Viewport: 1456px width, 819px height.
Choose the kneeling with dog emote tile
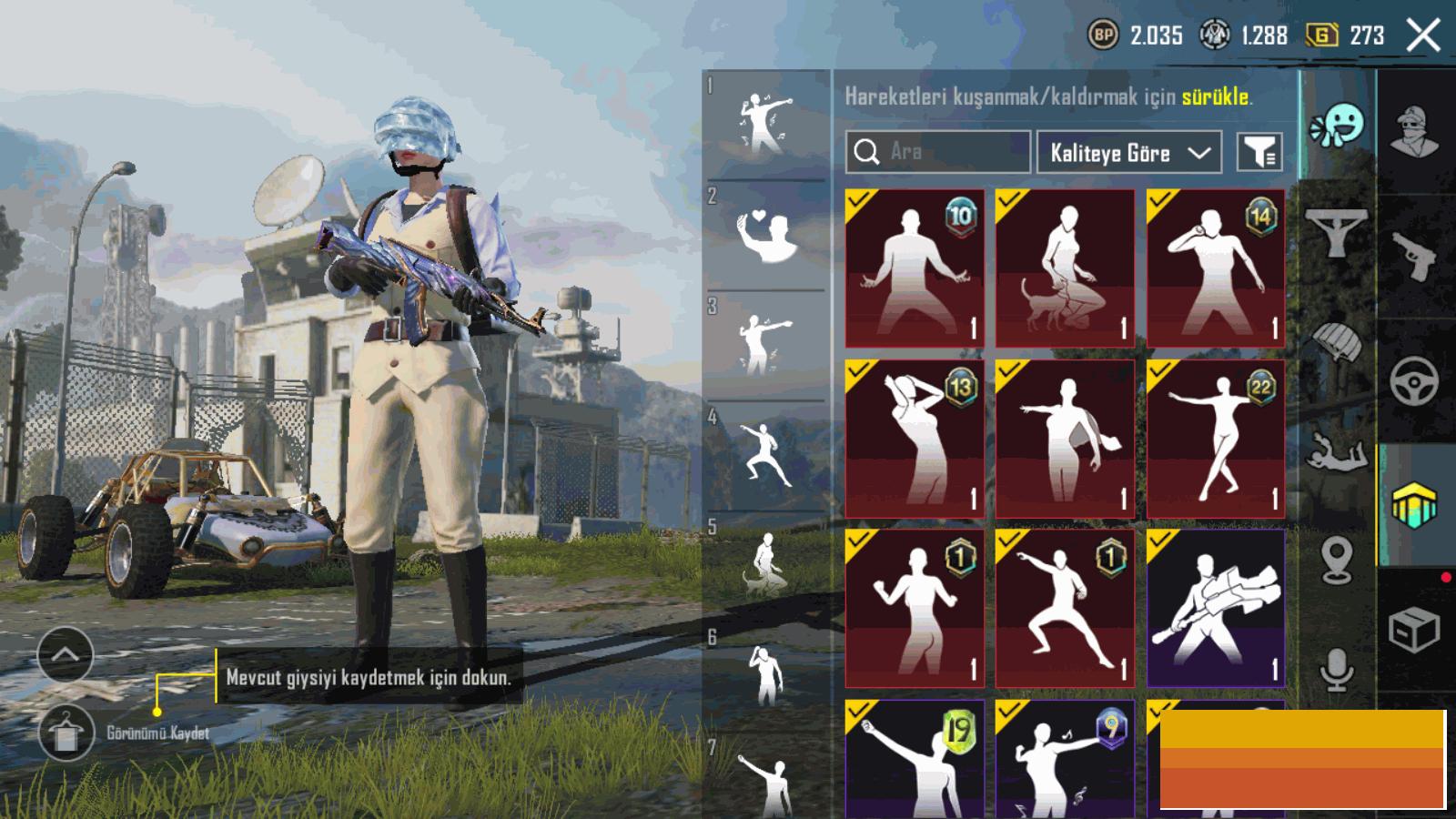click(1065, 268)
